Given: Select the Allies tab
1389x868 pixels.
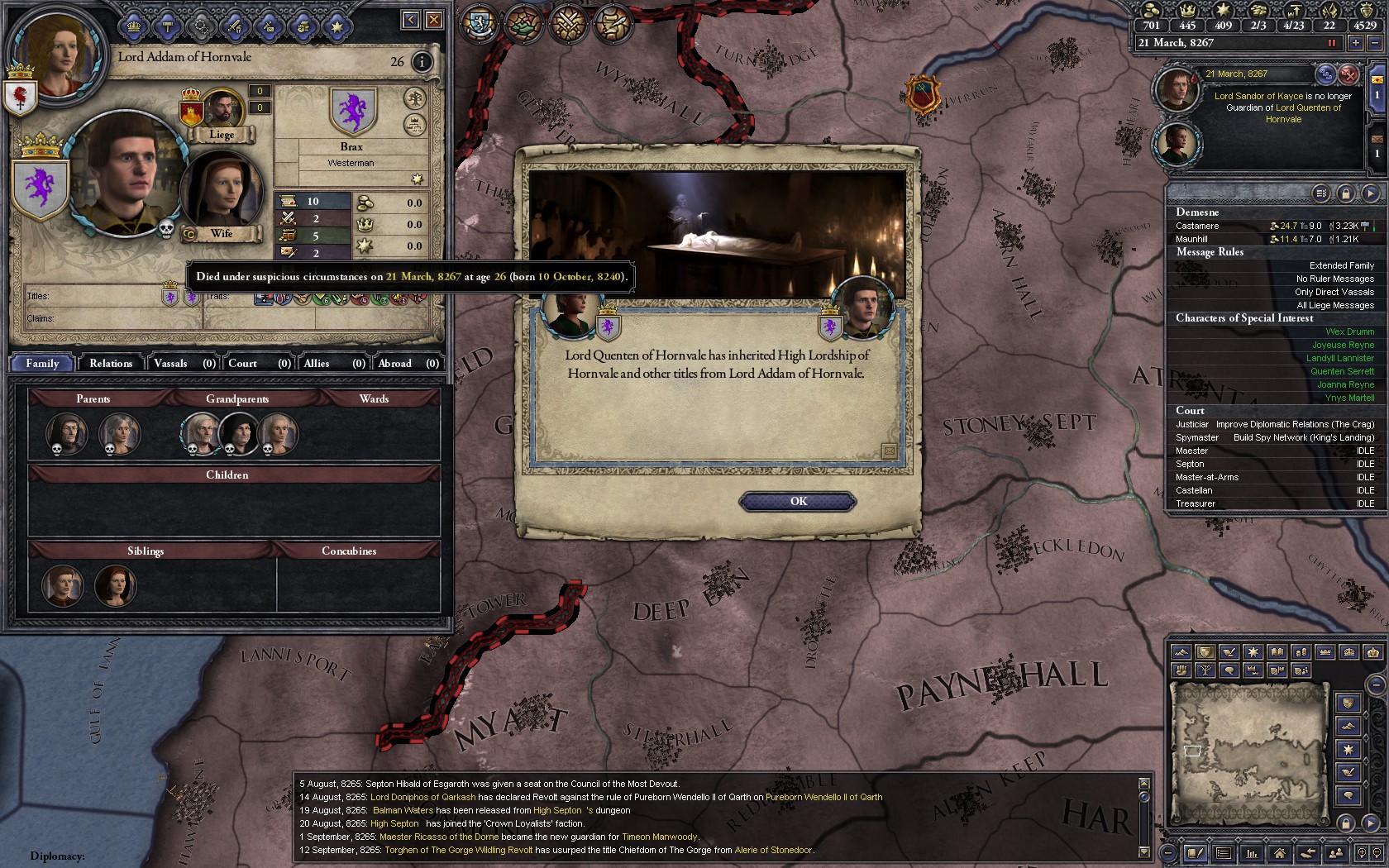Looking at the screenshot, I should 333,364.
